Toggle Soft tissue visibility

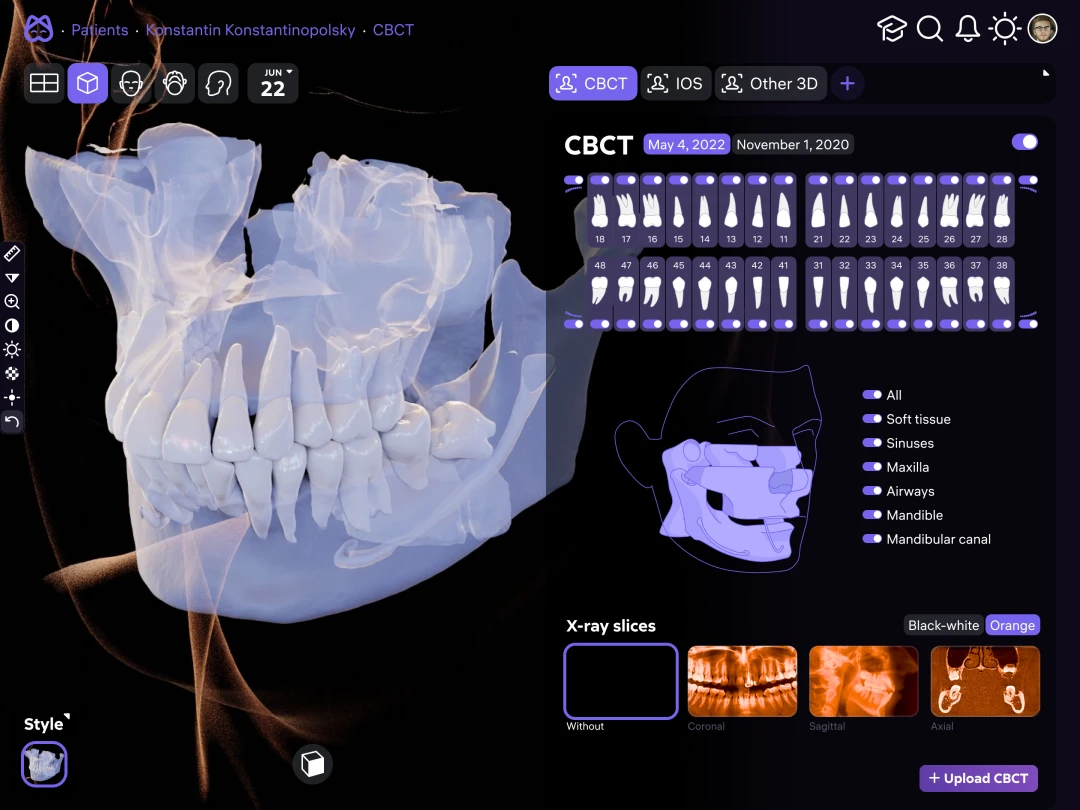pos(872,419)
